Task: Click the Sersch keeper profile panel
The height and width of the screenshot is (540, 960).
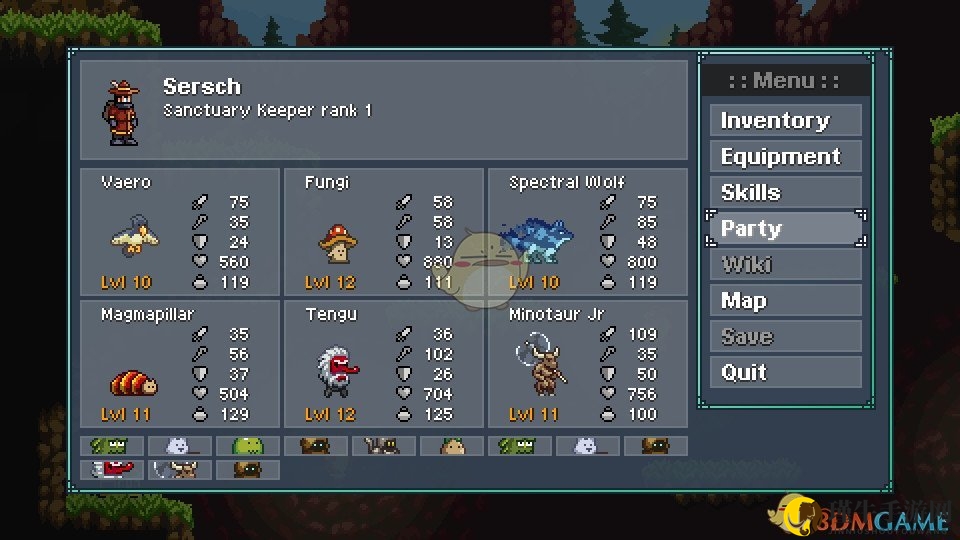Action: pos(383,110)
